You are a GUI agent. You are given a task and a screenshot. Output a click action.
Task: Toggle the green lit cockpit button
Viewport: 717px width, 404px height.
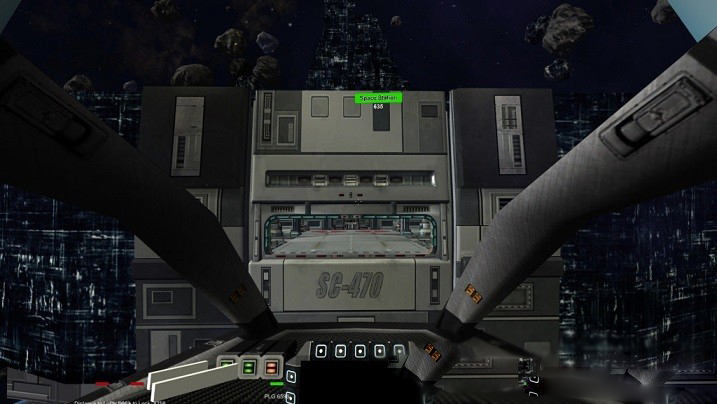coord(249,367)
